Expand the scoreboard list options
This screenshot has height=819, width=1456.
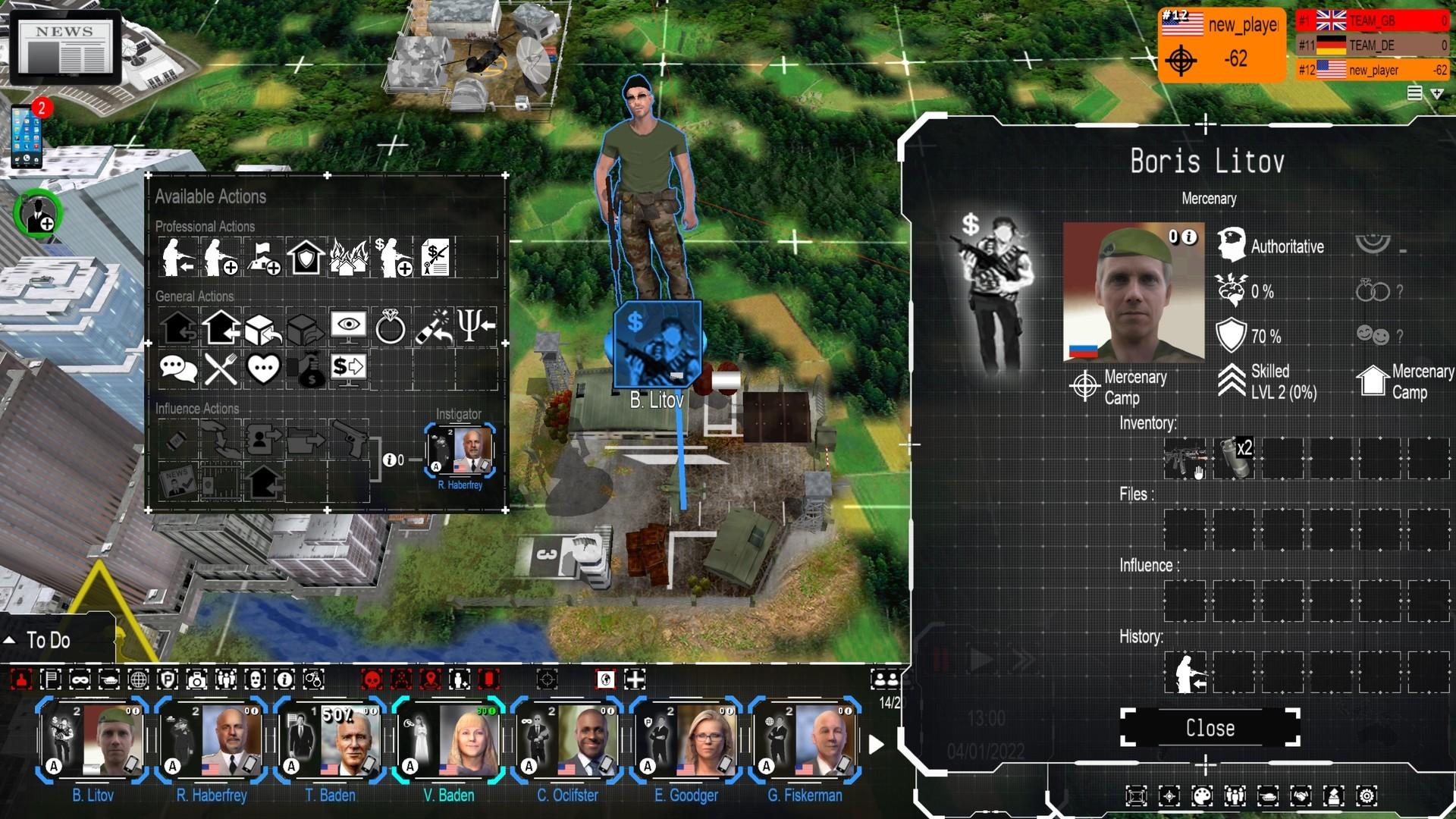tap(1414, 92)
